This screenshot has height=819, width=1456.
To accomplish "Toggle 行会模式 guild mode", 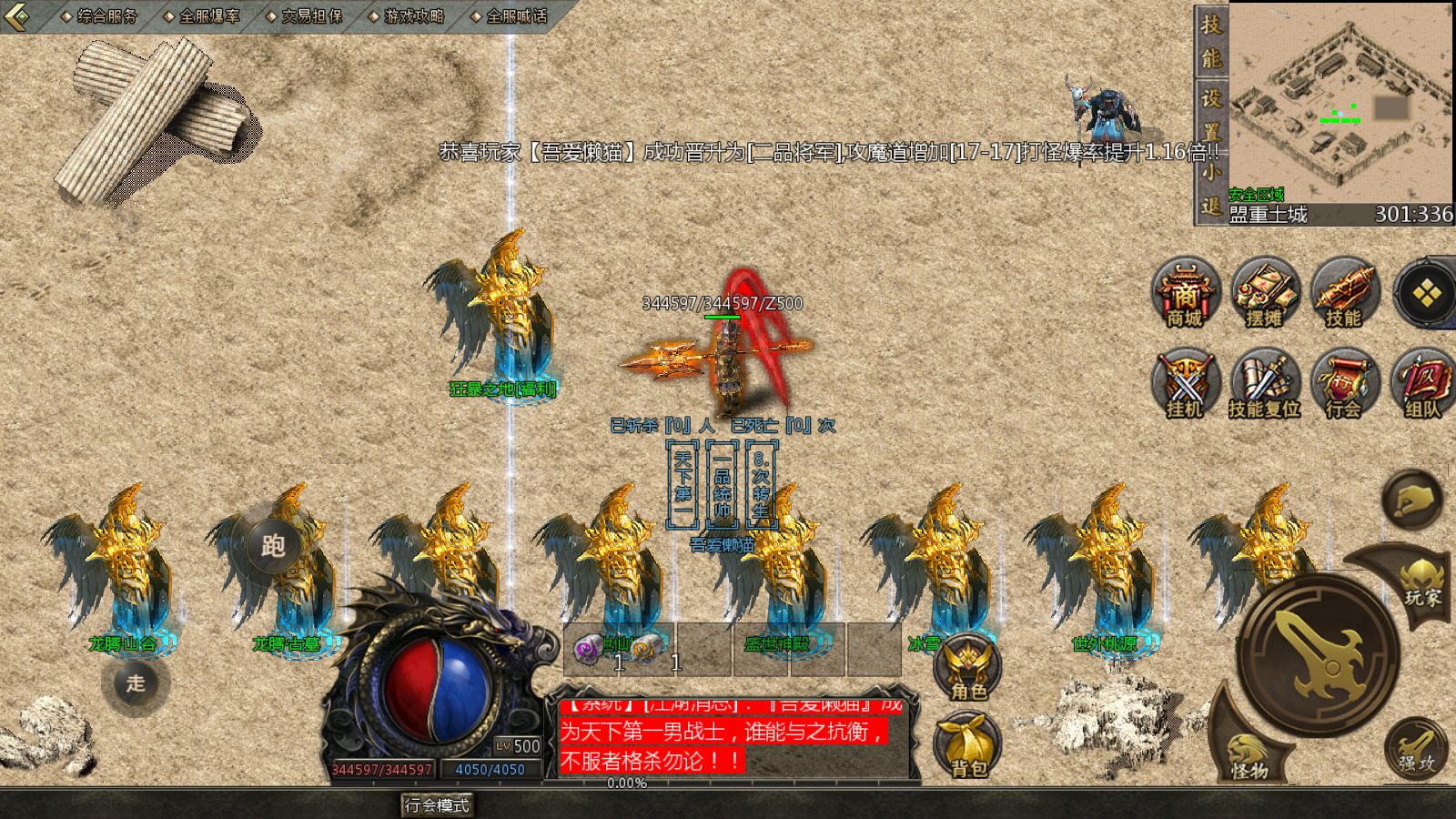I will coord(436,805).
